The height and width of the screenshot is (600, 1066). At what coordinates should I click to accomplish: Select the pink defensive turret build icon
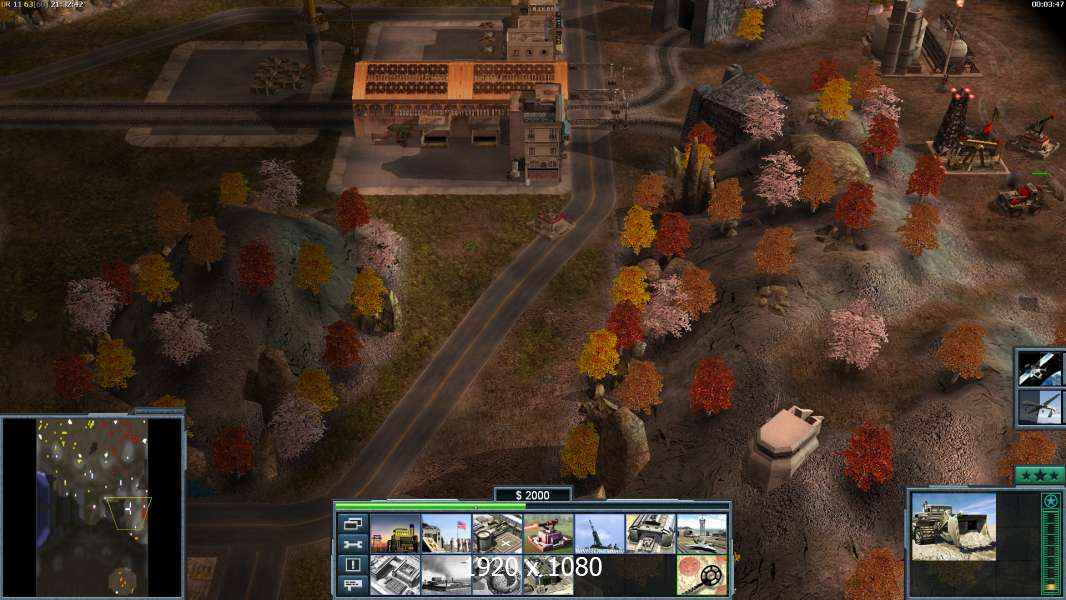548,534
